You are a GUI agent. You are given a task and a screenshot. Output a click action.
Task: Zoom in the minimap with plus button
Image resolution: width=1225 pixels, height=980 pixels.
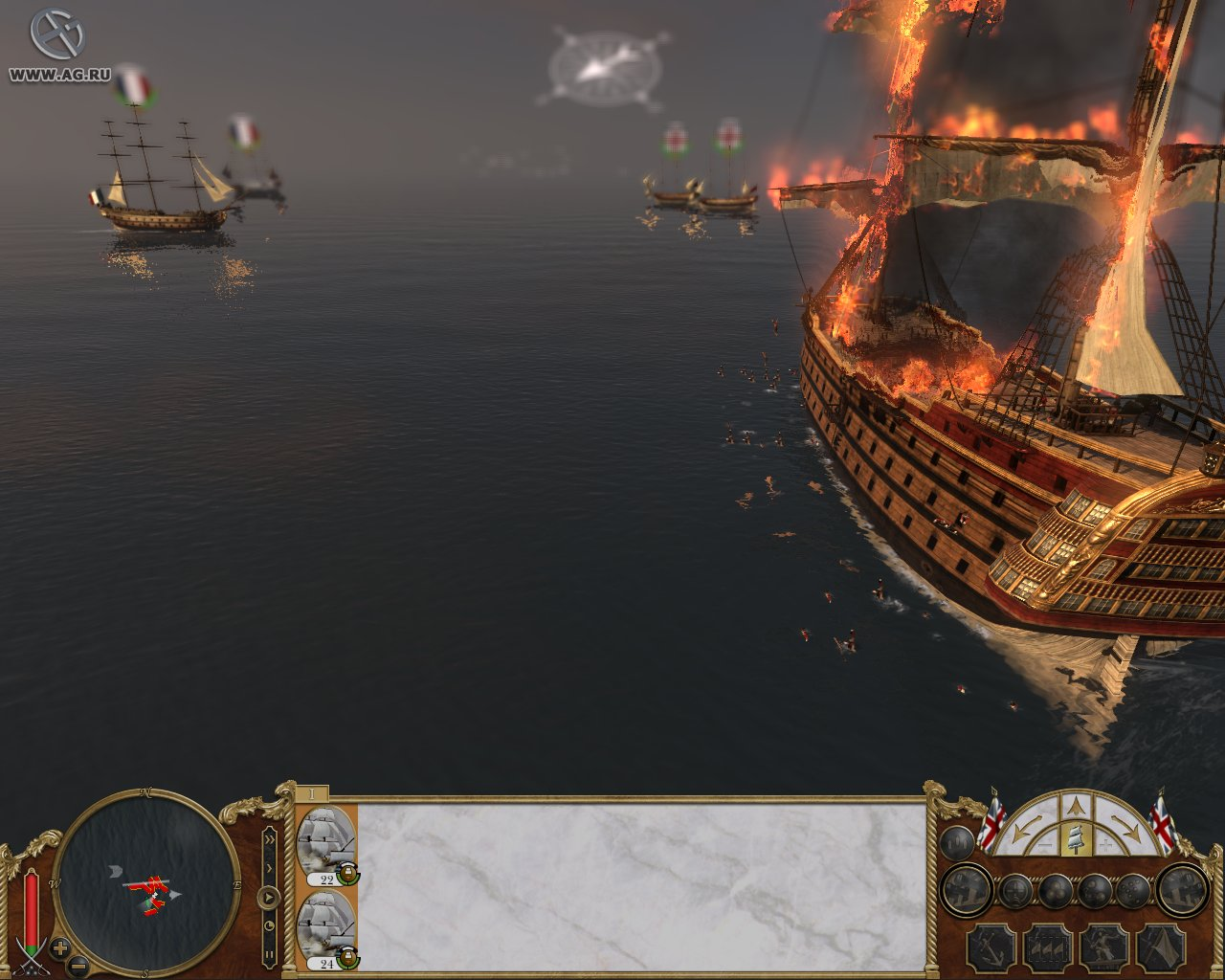[60, 948]
